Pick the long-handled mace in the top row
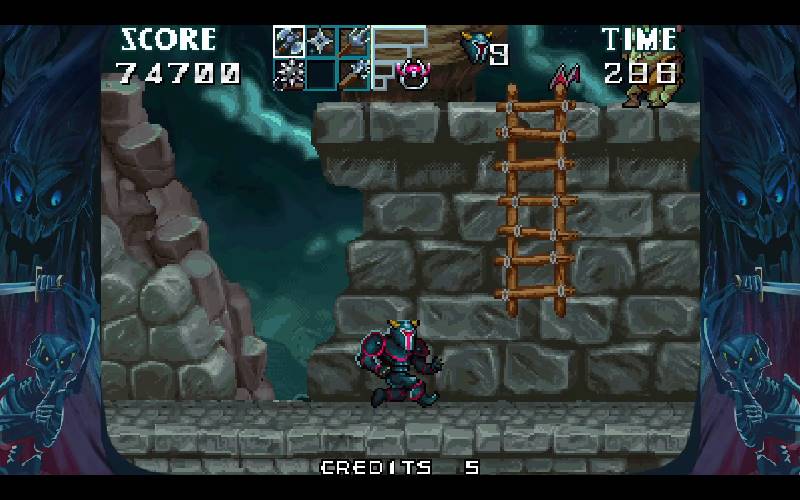This screenshot has height=500, width=800. pyautogui.click(x=354, y=41)
